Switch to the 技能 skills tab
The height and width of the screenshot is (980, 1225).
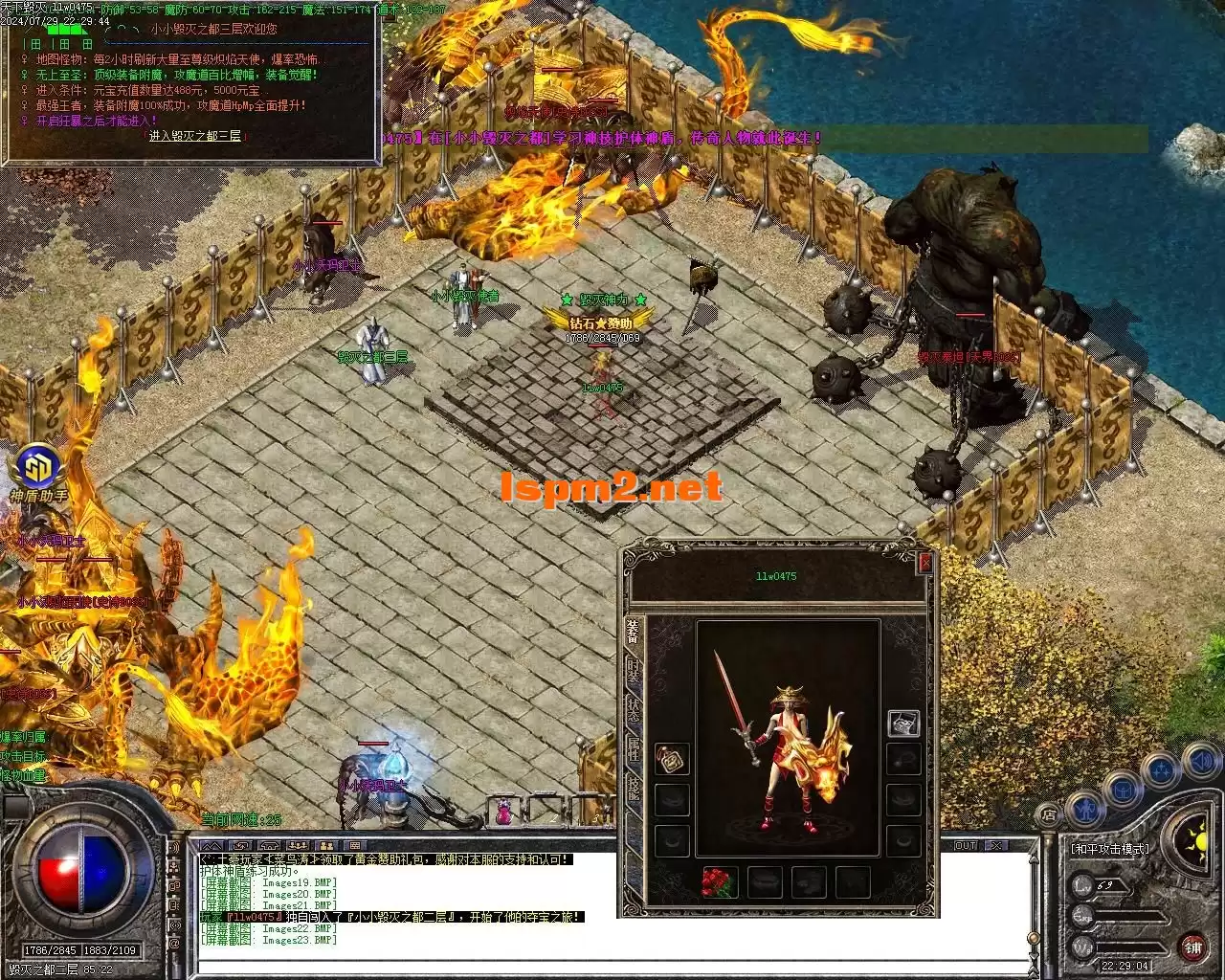pos(633,791)
